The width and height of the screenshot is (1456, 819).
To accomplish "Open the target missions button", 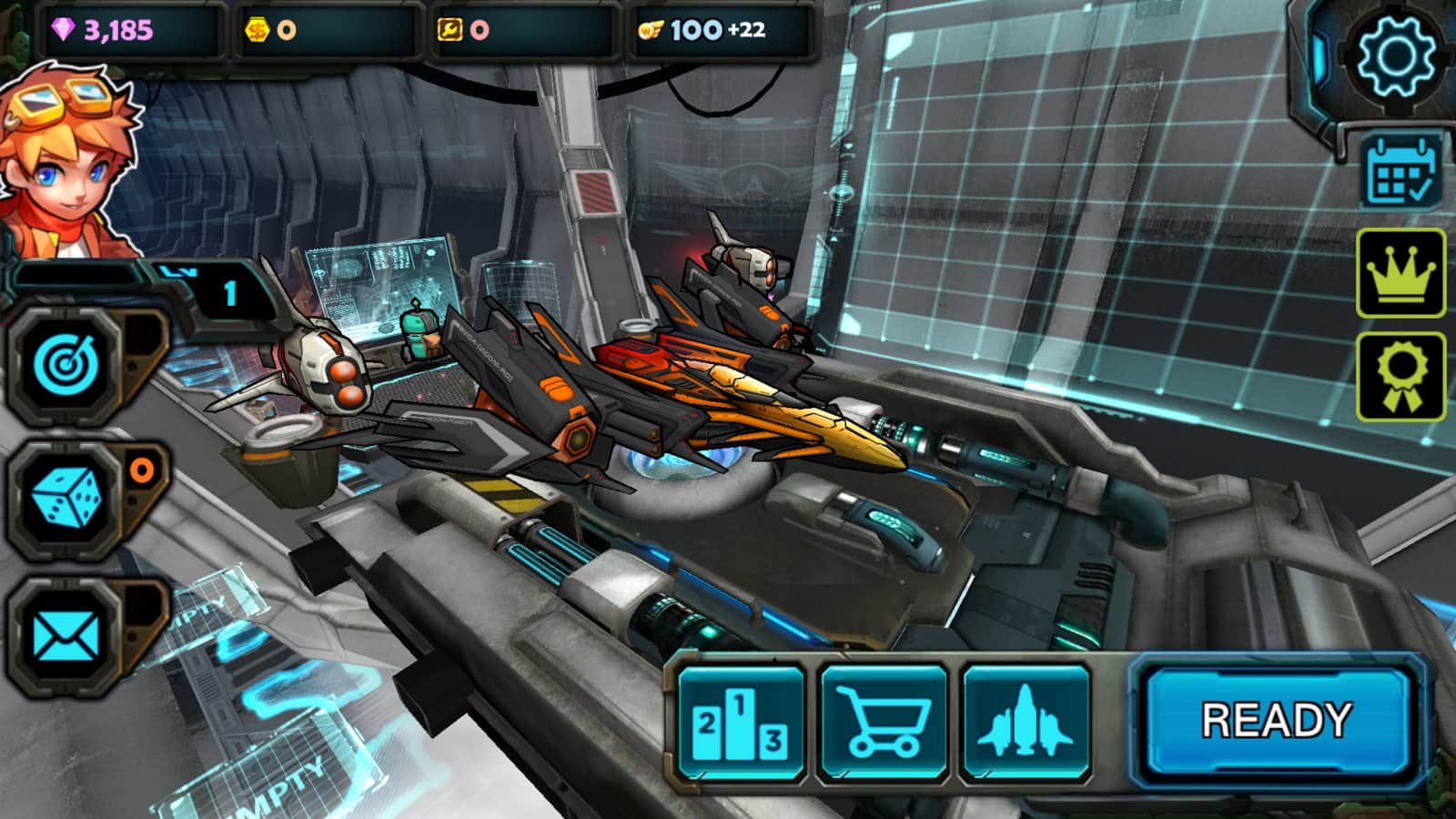I will tap(66, 366).
